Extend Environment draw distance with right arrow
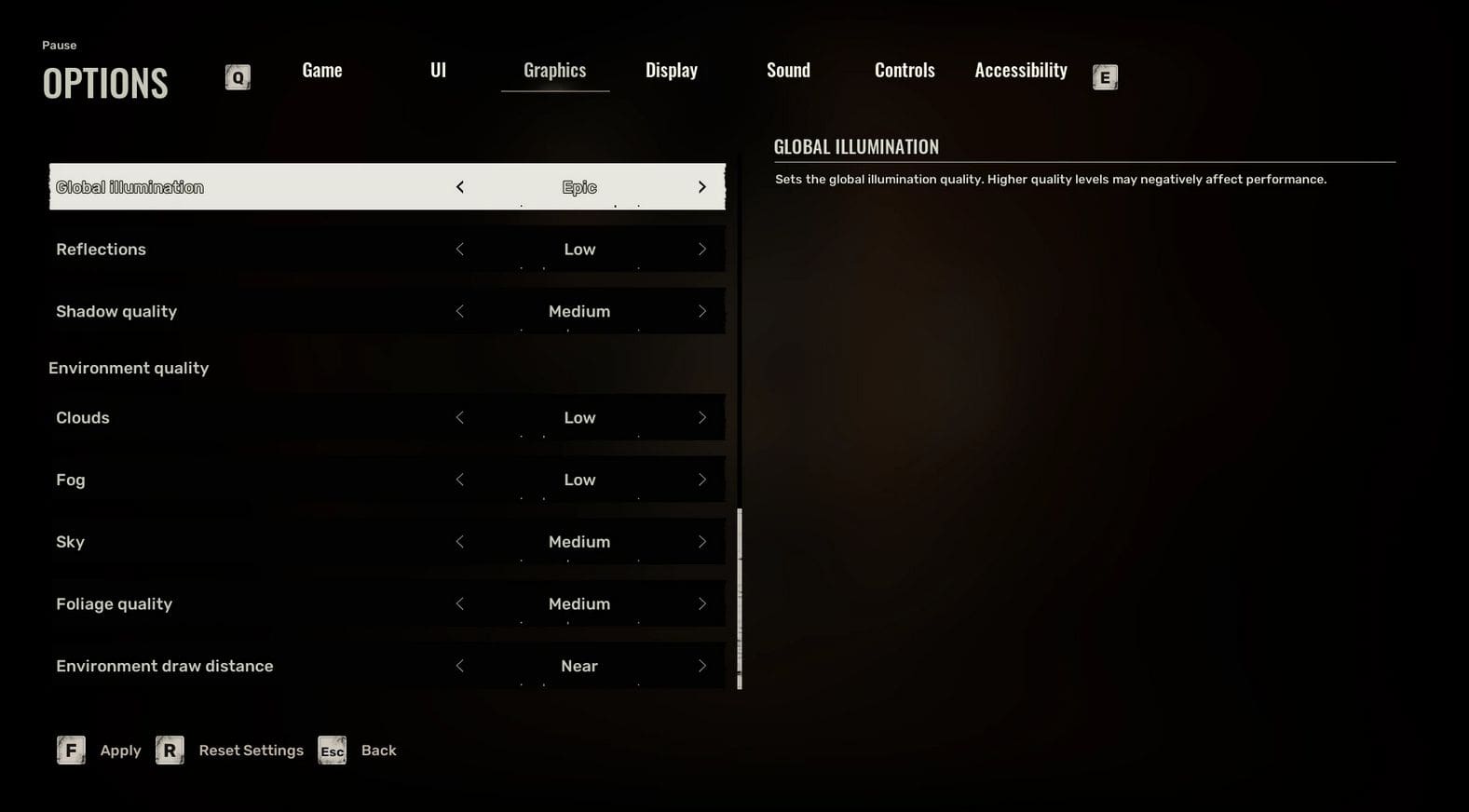This screenshot has width=1469, height=812. click(702, 667)
